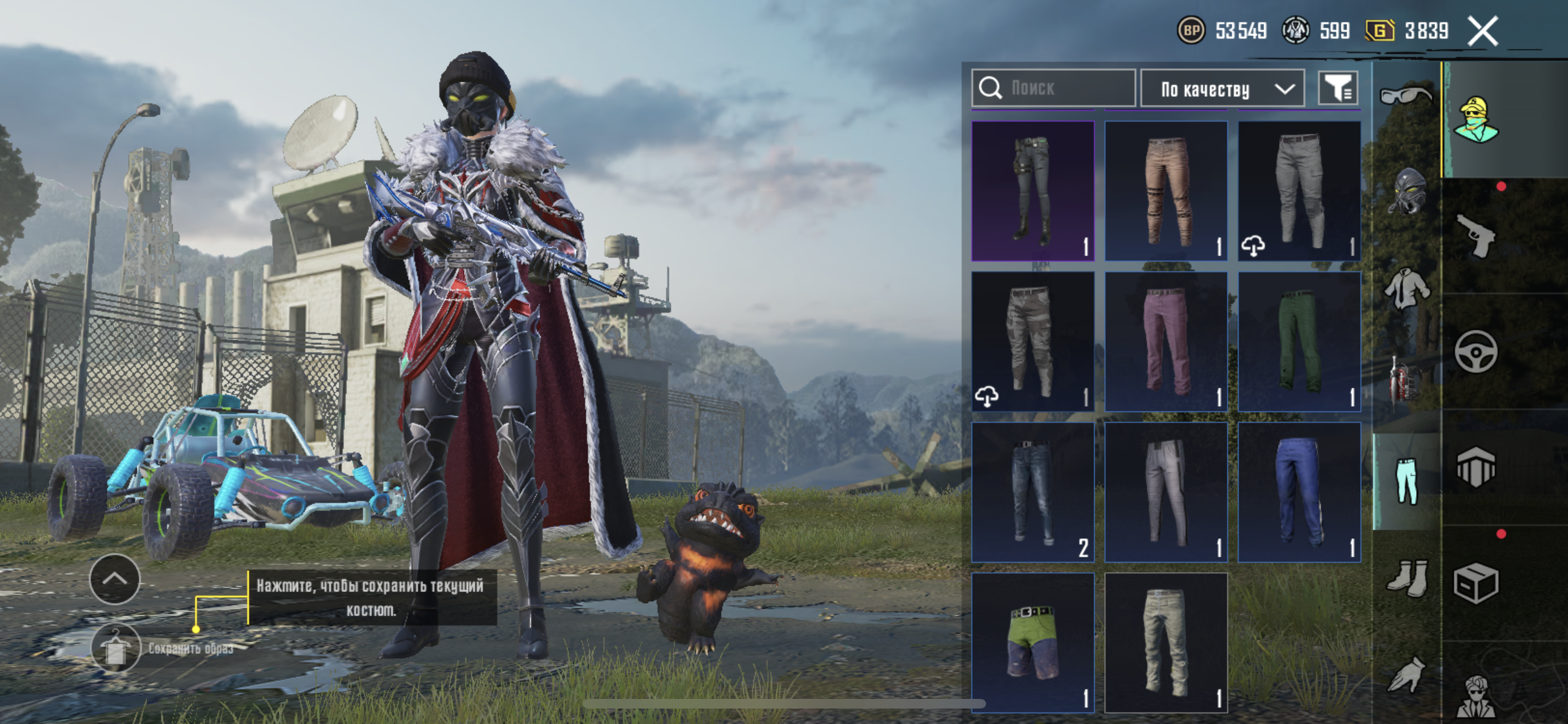Open the filter funnel button
The image size is (1568, 724).
tap(1338, 88)
